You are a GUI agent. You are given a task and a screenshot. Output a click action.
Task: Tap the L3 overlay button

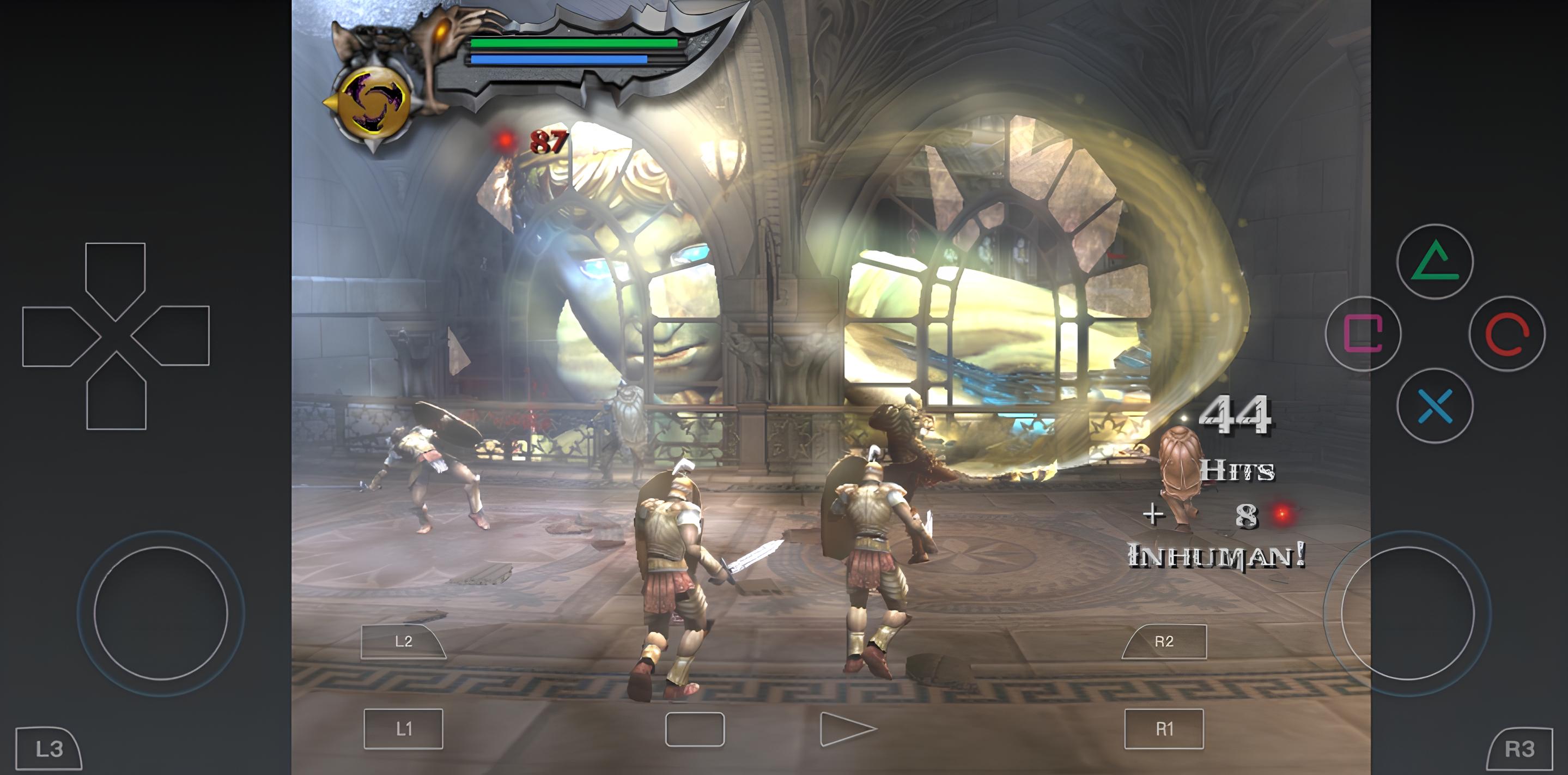click(48, 749)
